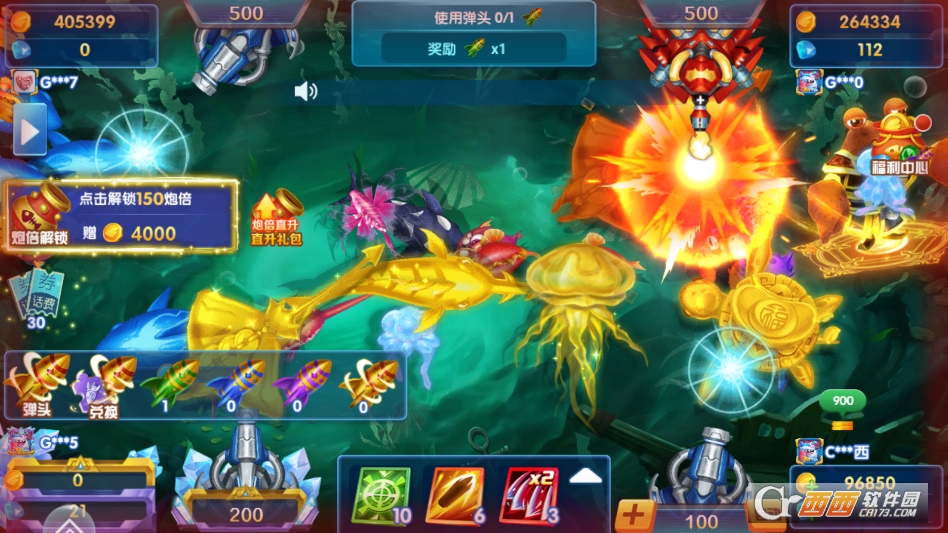The image size is (948, 533).
Task: View player C***西's avatar
Action: pyautogui.click(x=808, y=451)
